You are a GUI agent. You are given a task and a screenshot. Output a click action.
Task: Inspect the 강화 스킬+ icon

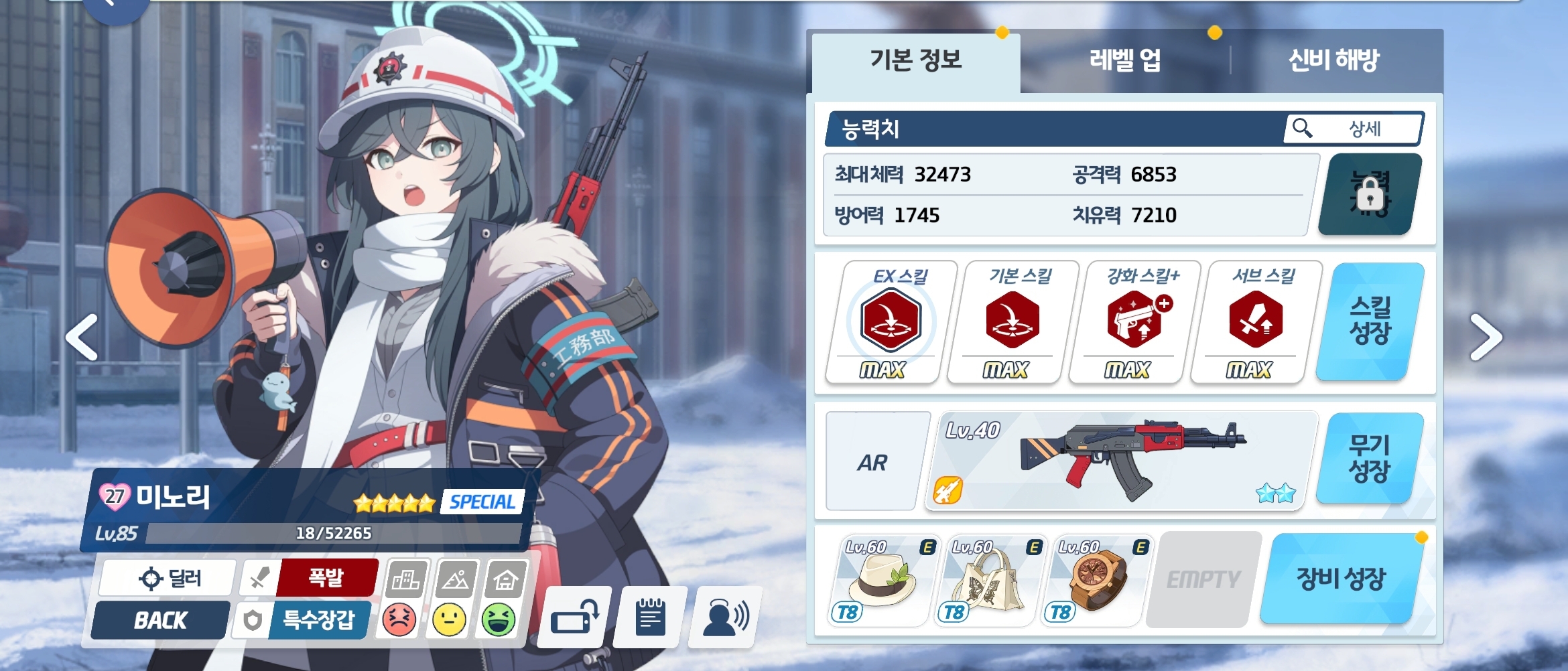point(1134,321)
